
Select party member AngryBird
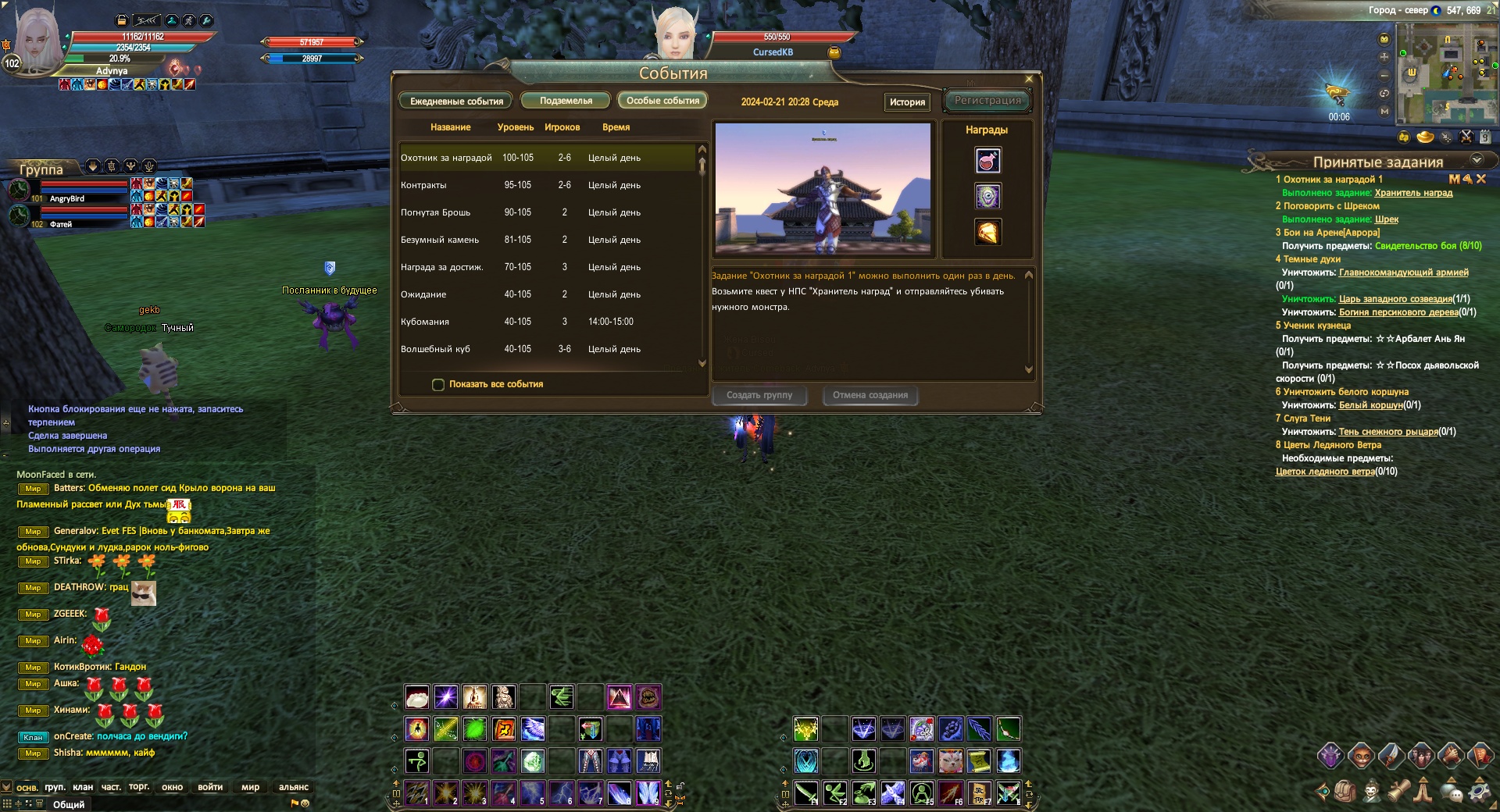[67, 198]
